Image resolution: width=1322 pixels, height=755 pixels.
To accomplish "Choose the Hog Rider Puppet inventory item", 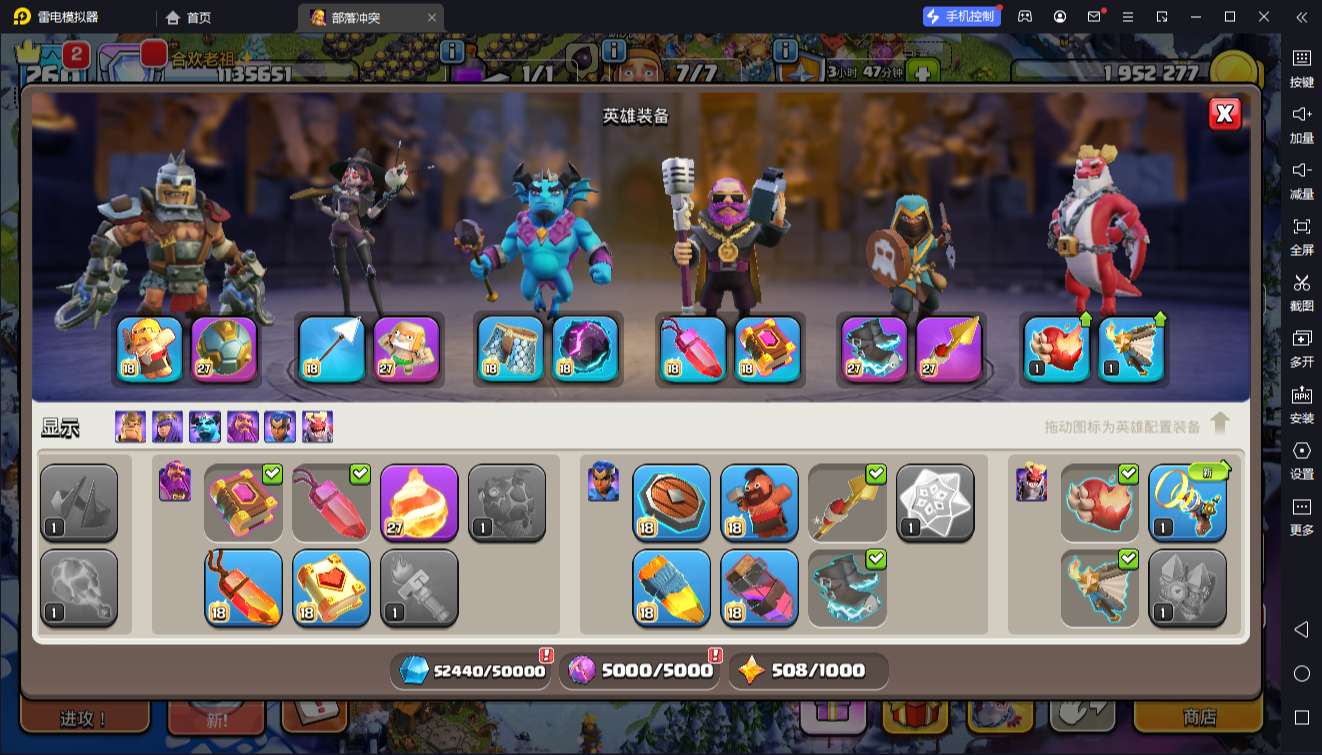I will tap(759, 502).
